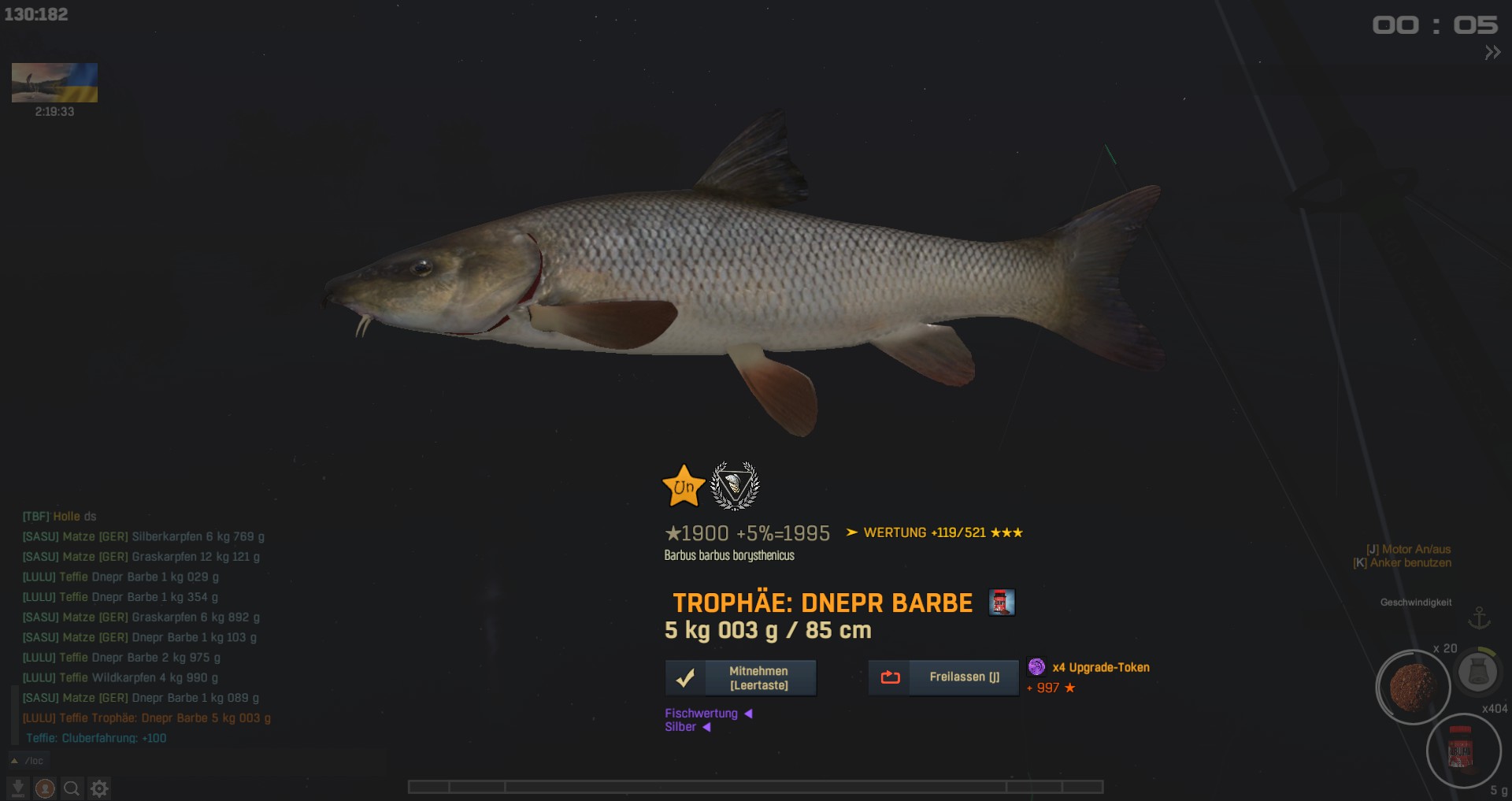Viewport: 1512px width, 801px height.
Task: Toggle the chat channel arrow
Action: [x=14, y=761]
